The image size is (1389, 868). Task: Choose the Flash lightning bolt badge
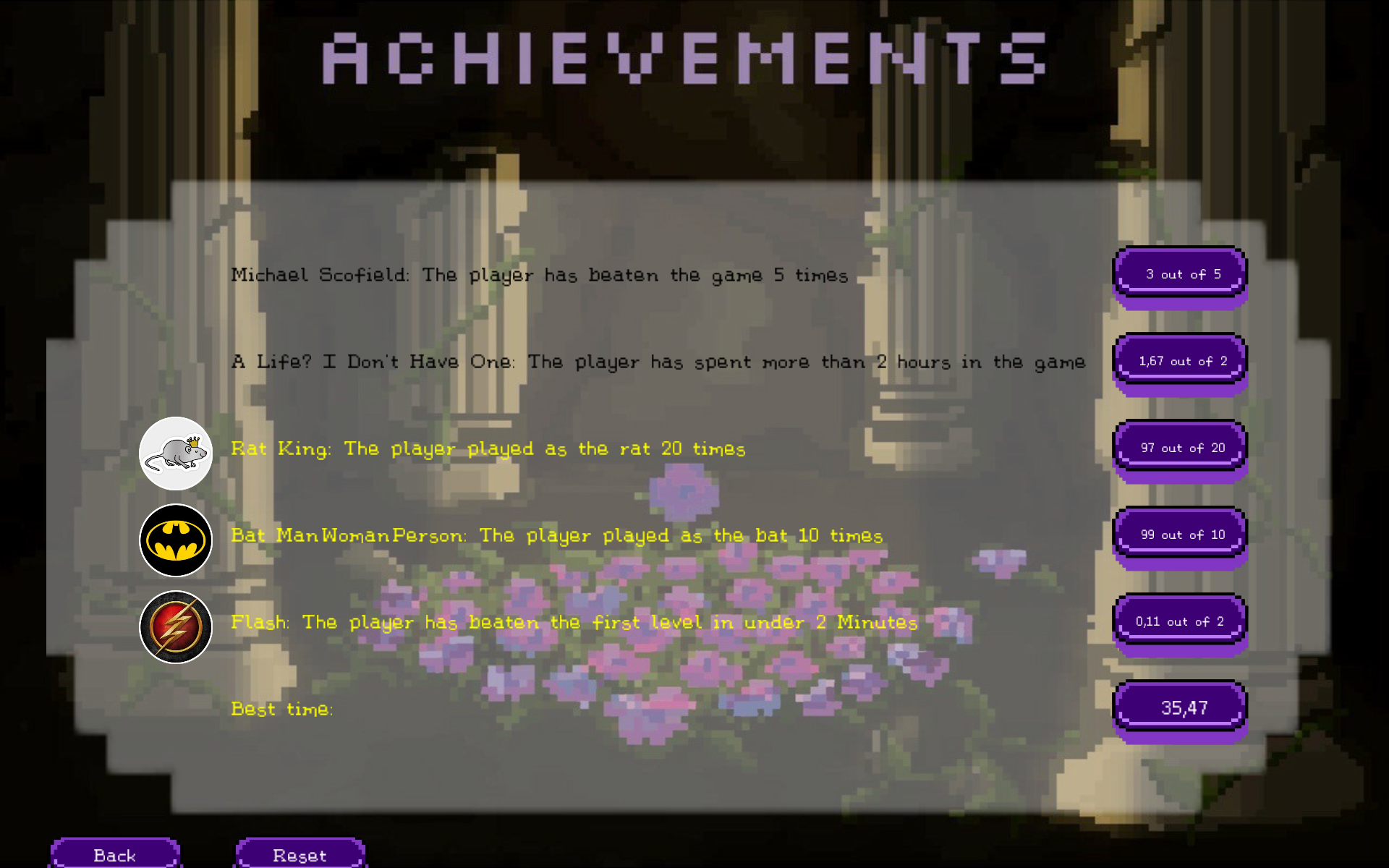176,627
